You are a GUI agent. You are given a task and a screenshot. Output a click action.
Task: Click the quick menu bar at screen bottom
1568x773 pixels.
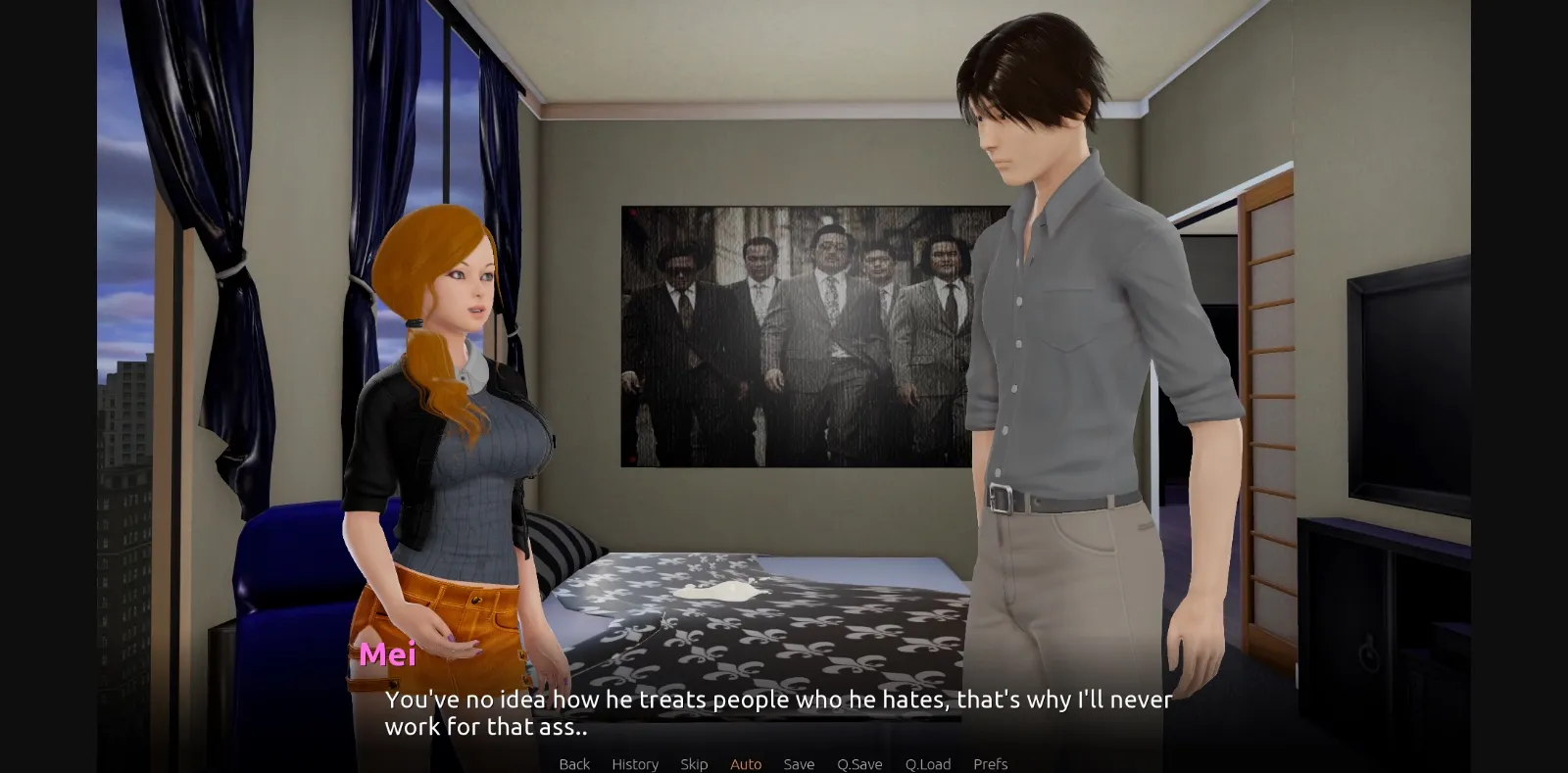click(784, 764)
